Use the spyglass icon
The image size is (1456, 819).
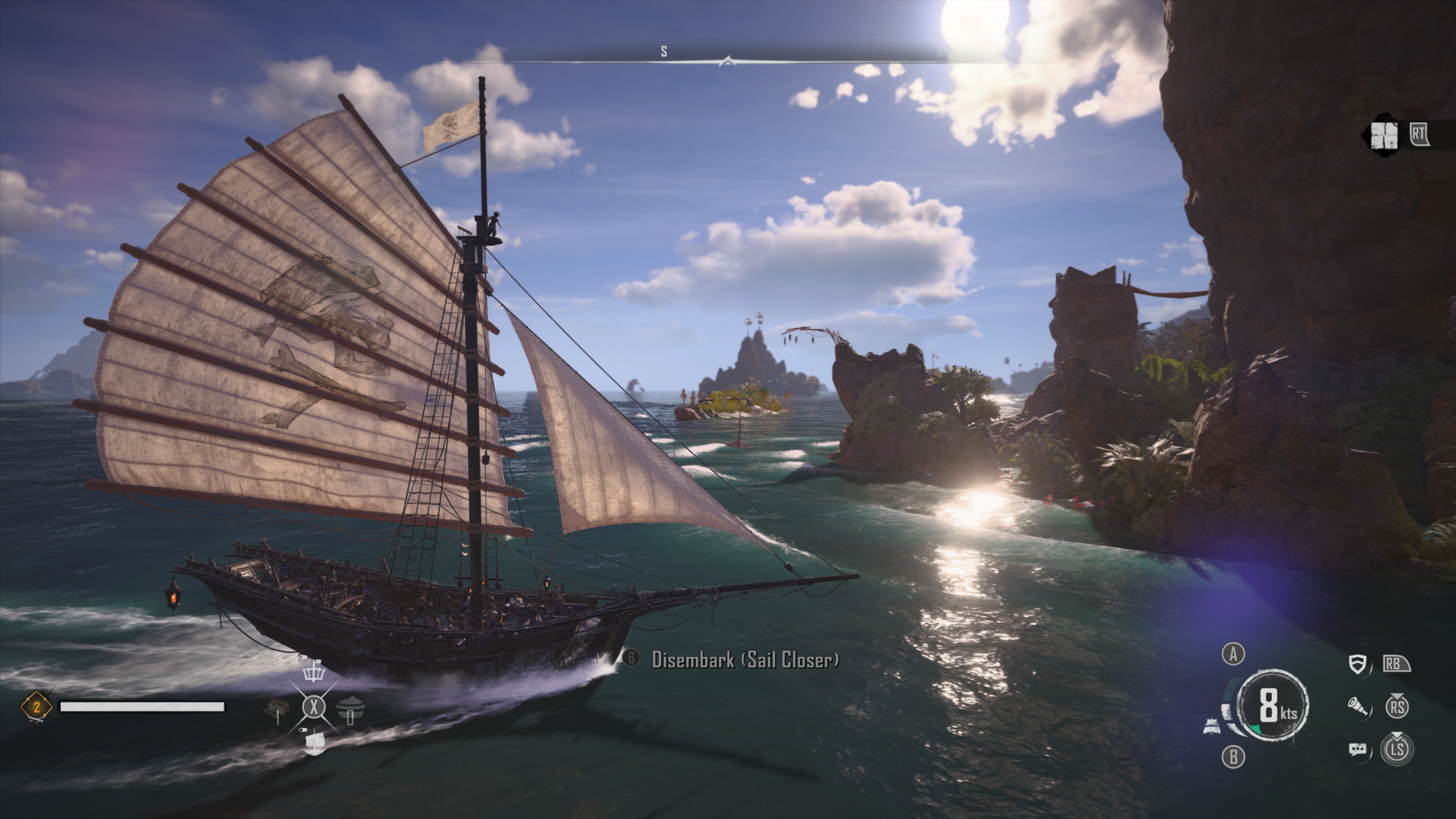(x=1358, y=706)
